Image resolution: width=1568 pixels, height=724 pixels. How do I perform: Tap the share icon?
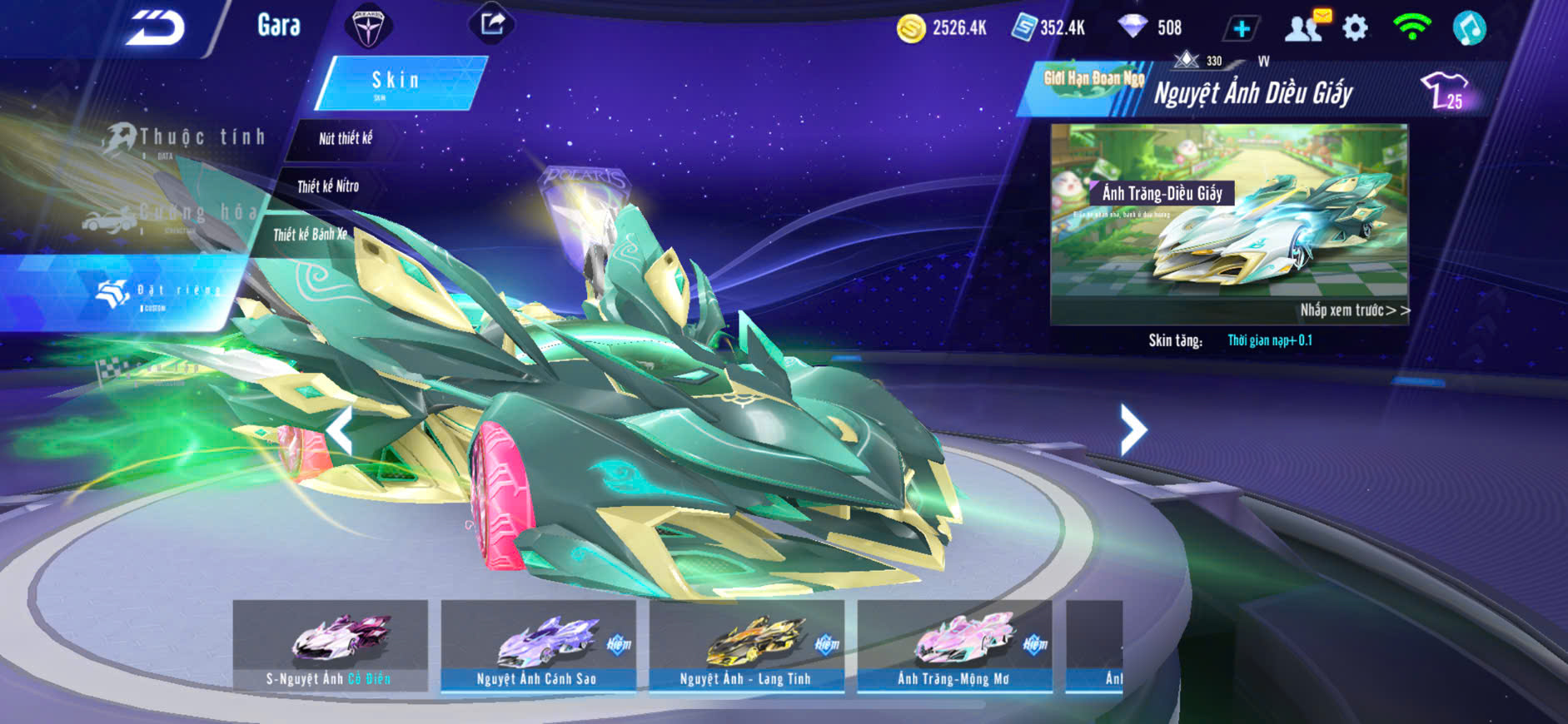point(492,24)
